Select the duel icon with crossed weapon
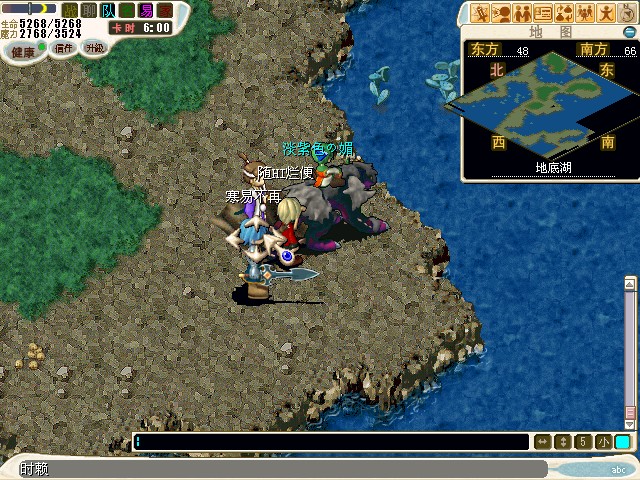640x480 pixels. [x=481, y=13]
